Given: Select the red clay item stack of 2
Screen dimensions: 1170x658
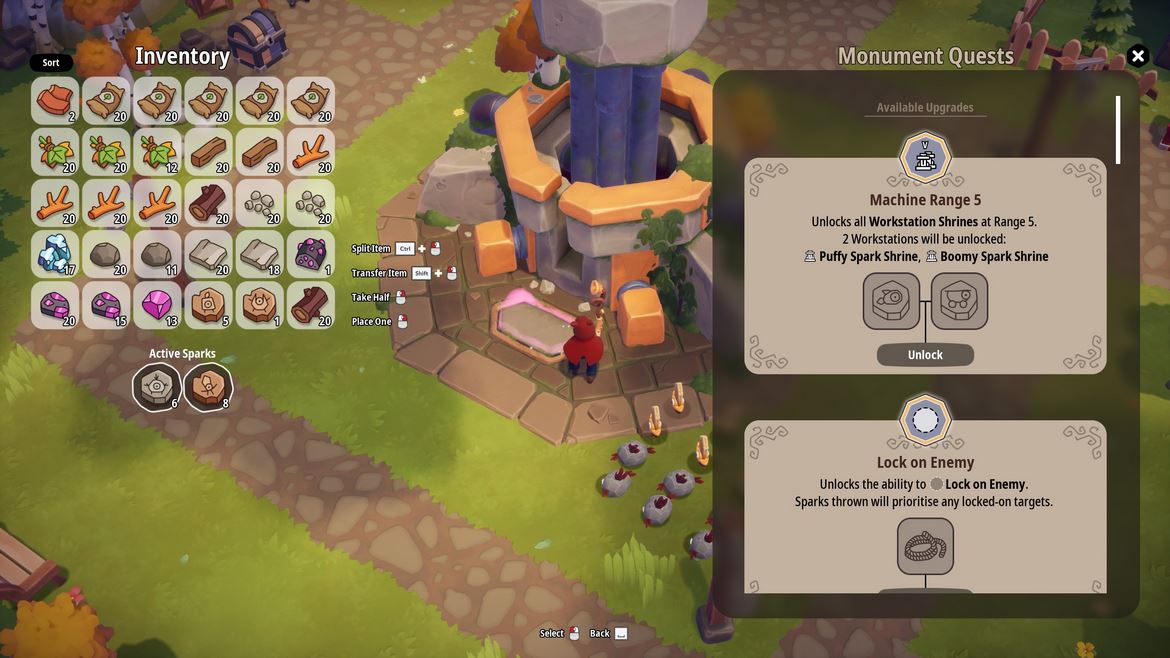Looking at the screenshot, I should [55, 101].
